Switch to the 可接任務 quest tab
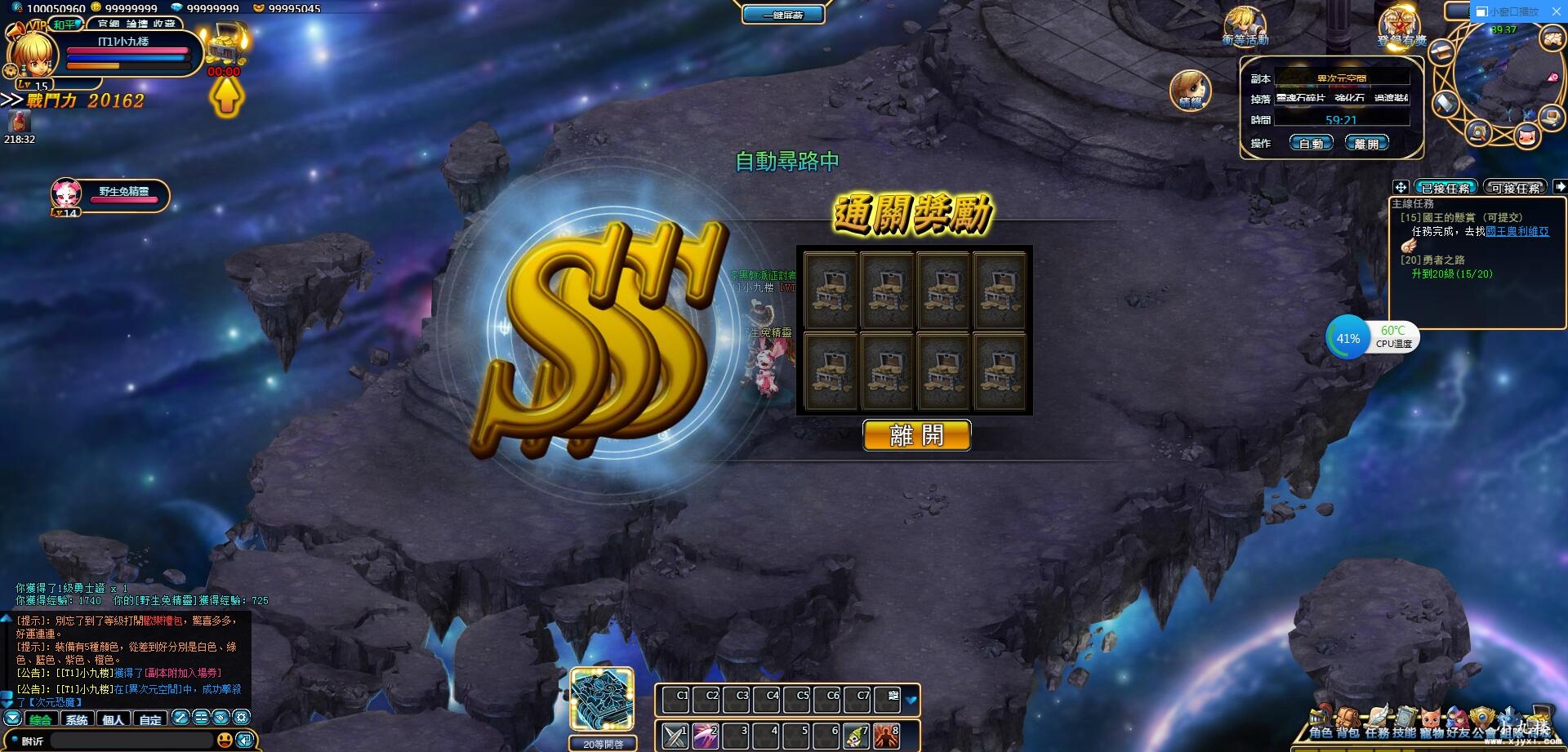This screenshot has width=1568, height=752. [1515, 187]
